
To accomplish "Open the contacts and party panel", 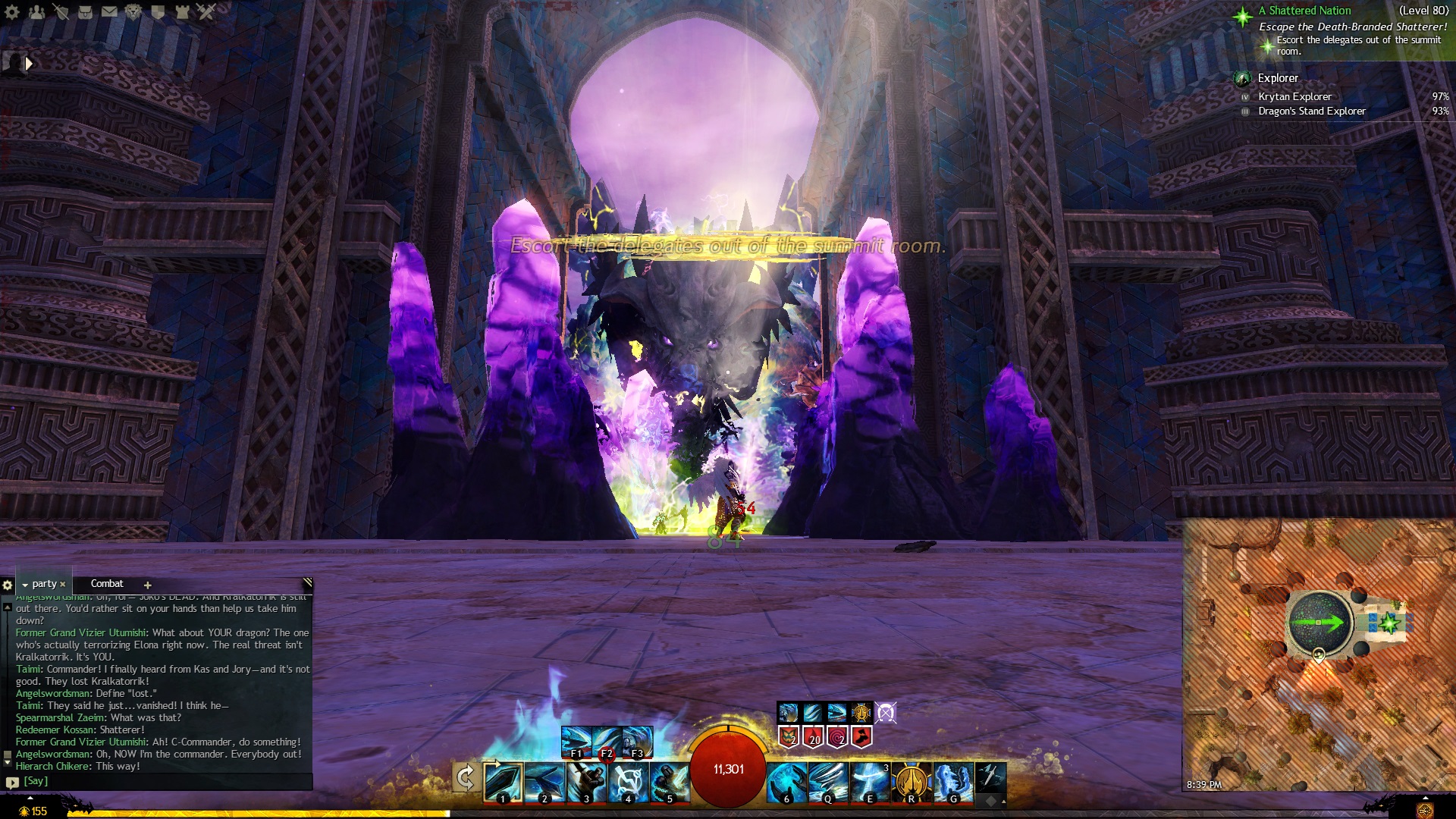I will click(x=36, y=12).
